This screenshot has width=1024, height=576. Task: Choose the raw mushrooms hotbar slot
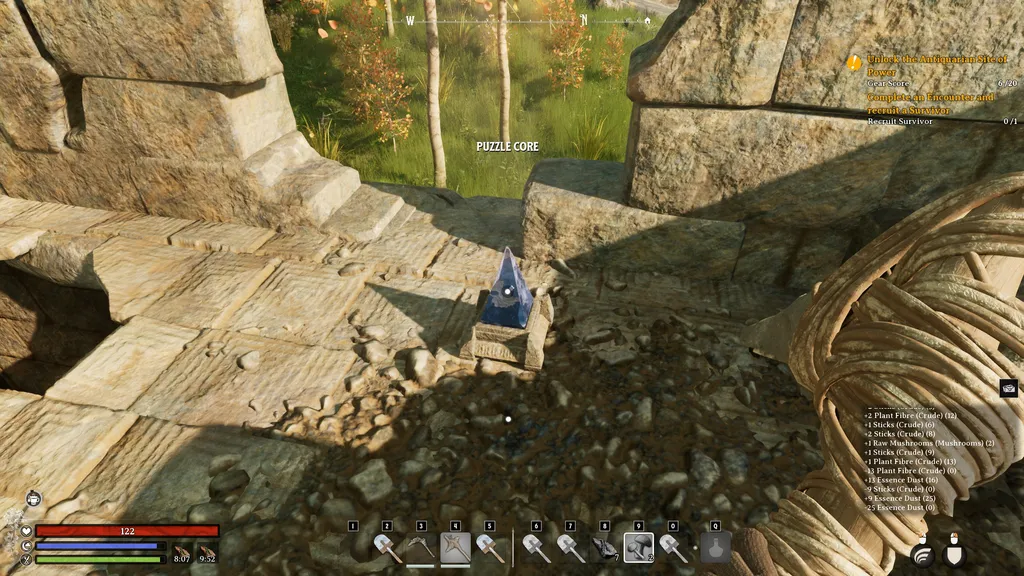[x=639, y=547]
